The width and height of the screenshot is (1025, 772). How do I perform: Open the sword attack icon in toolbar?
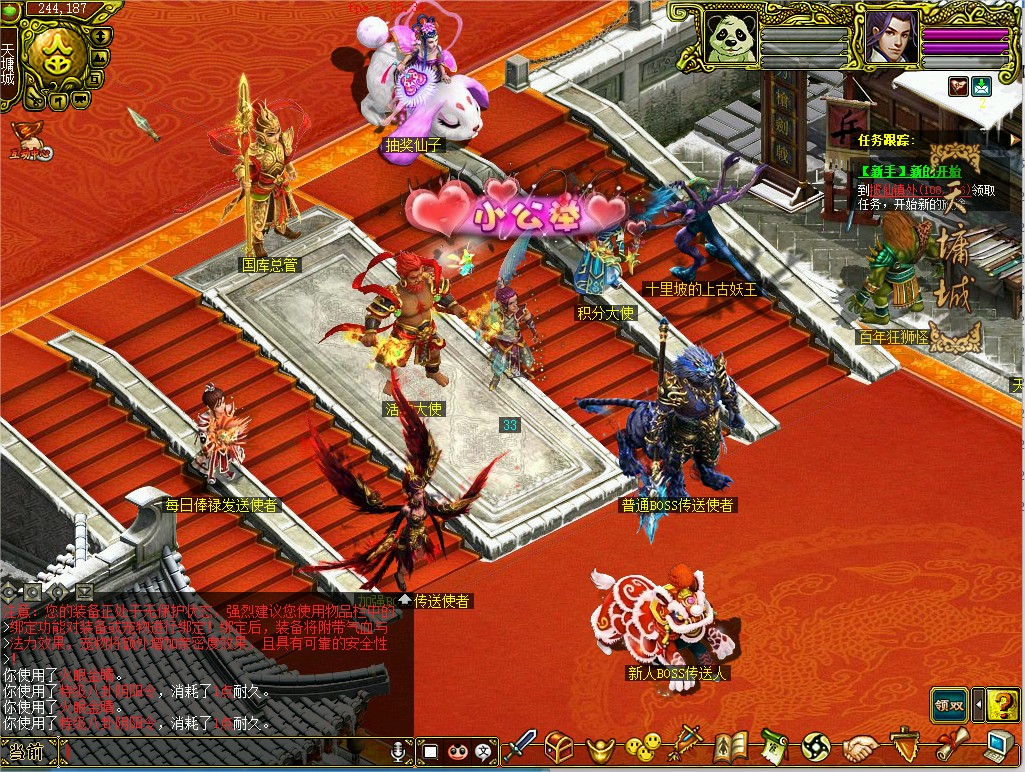coord(520,746)
